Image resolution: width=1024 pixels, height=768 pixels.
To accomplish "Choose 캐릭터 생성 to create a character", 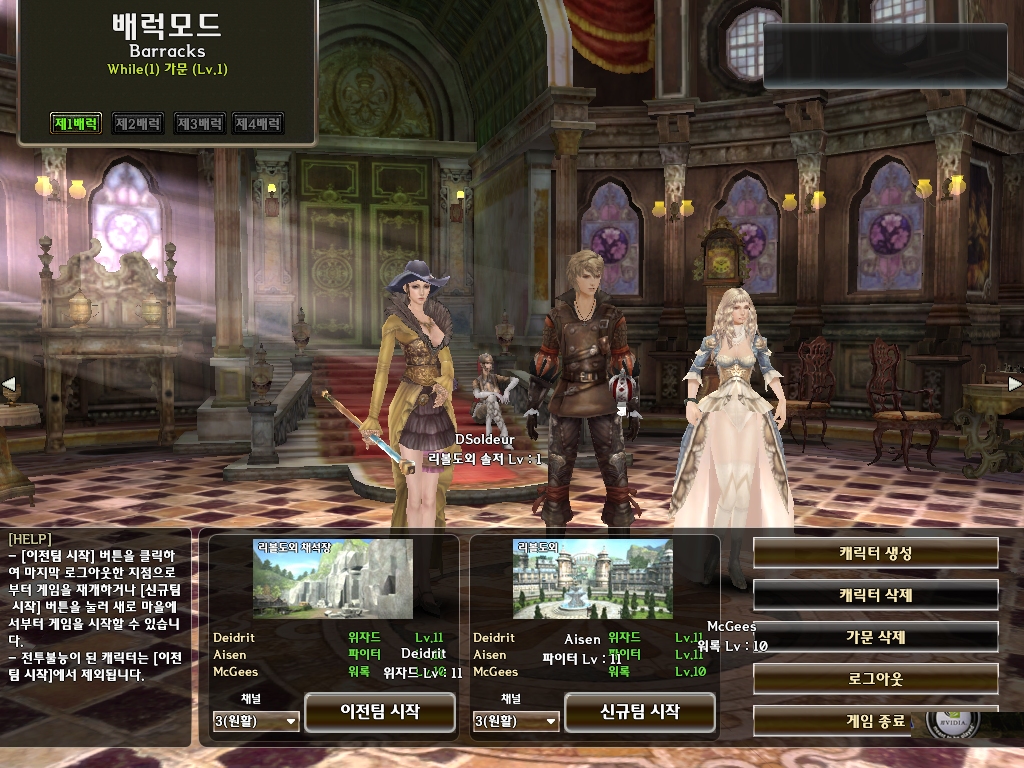I will (x=875, y=553).
